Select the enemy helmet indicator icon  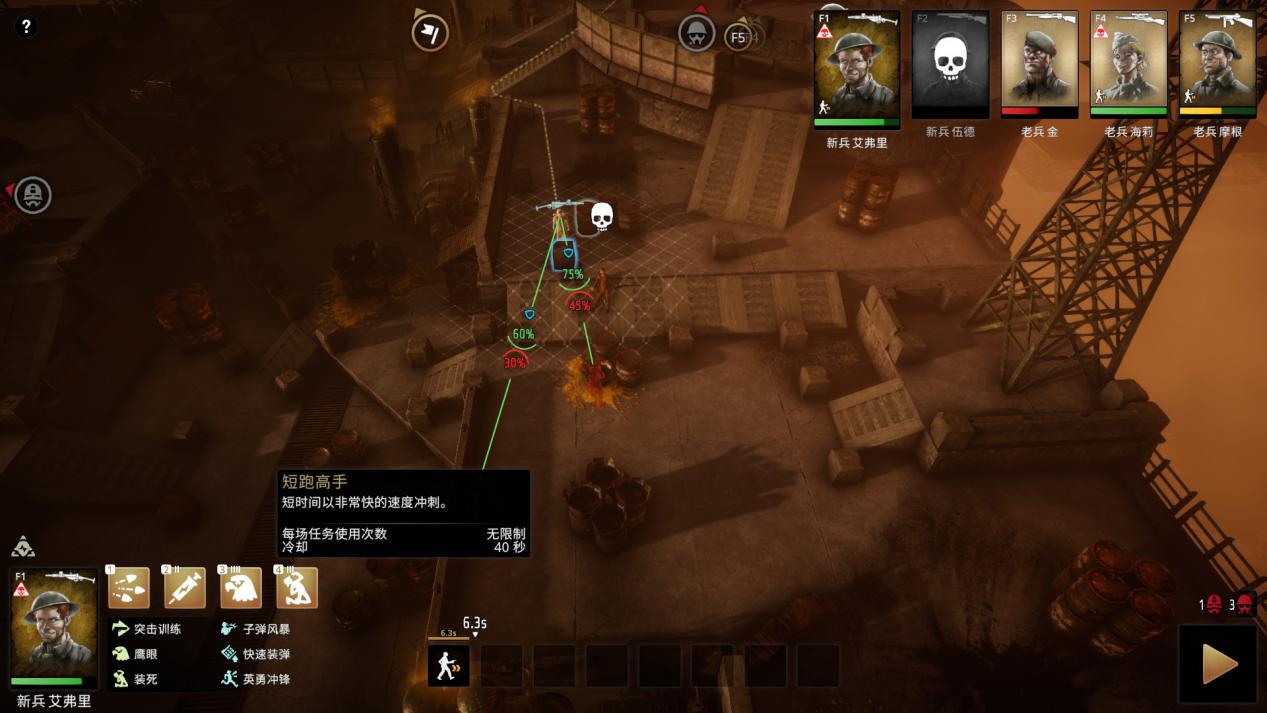(697, 33)
